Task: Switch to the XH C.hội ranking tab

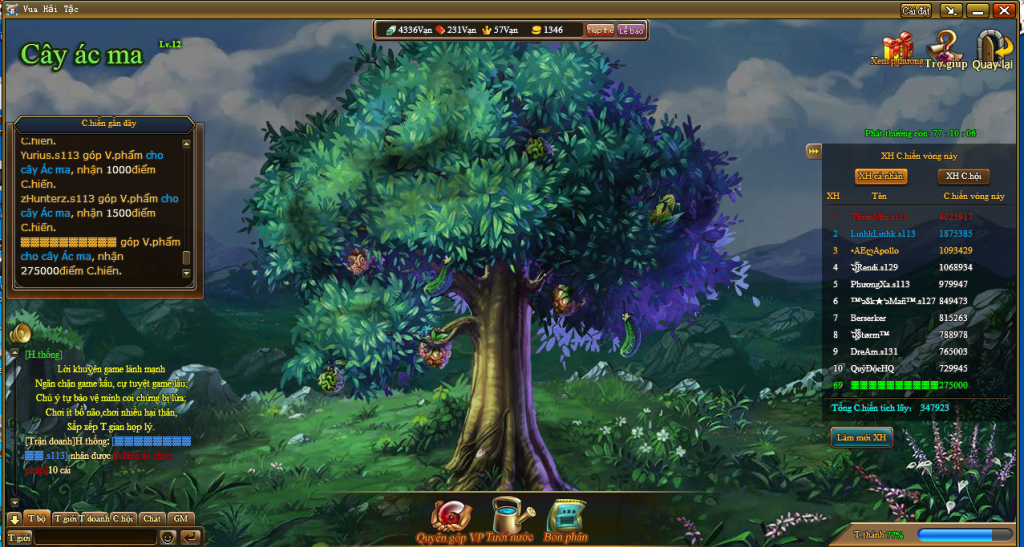Action: point(962,176)
